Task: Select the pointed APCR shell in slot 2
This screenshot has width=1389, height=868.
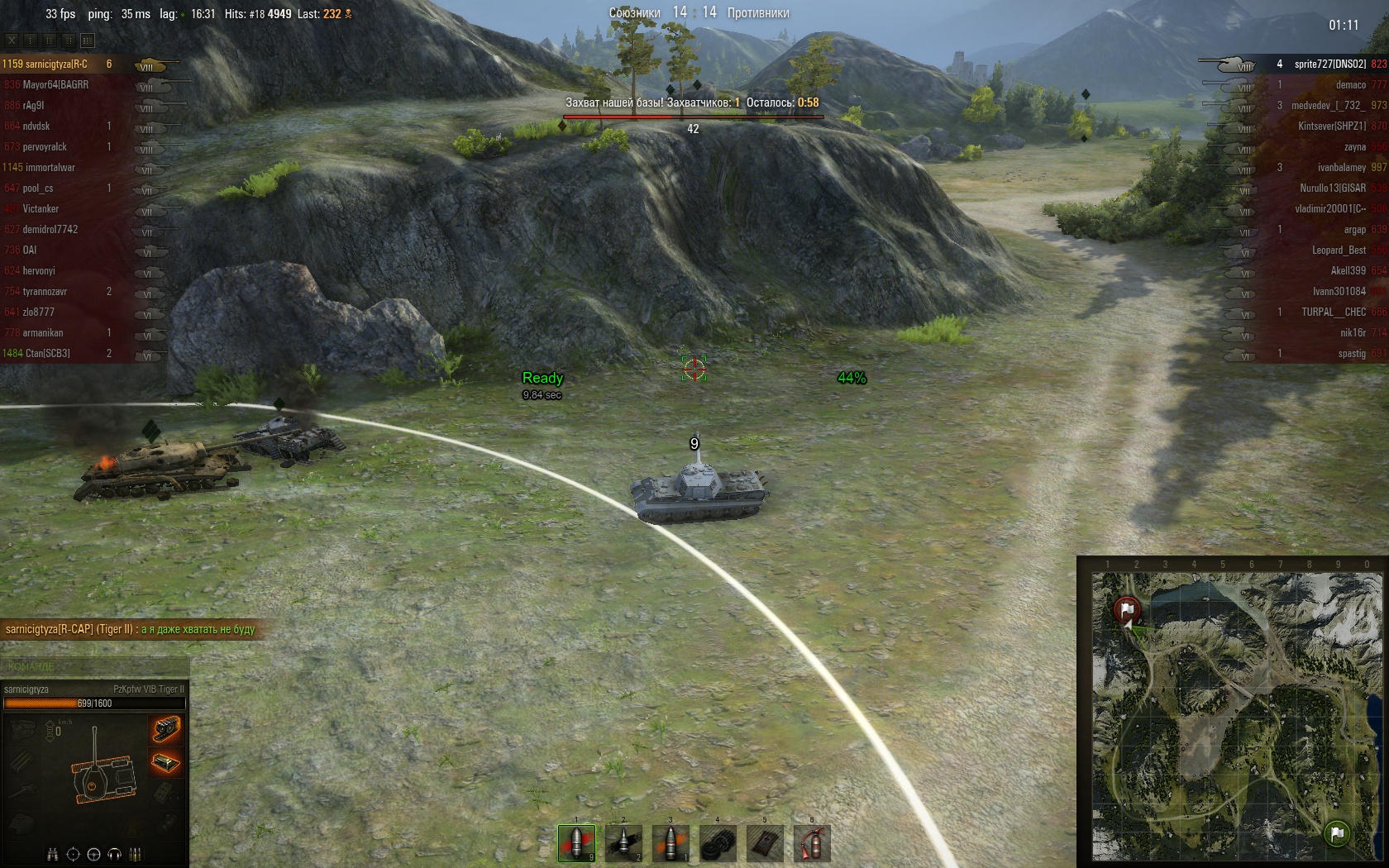Action: [x=623, y=842]
